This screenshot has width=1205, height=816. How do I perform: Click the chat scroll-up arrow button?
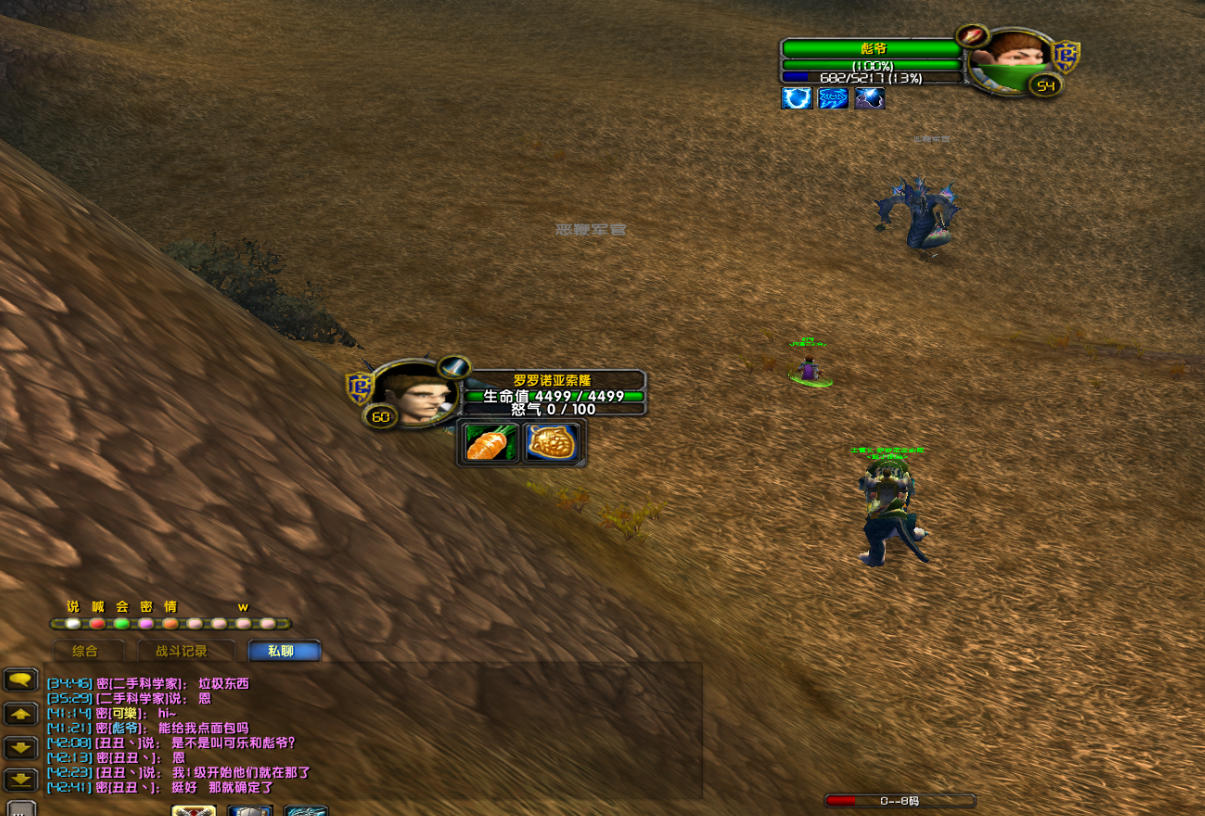(21, 714)
